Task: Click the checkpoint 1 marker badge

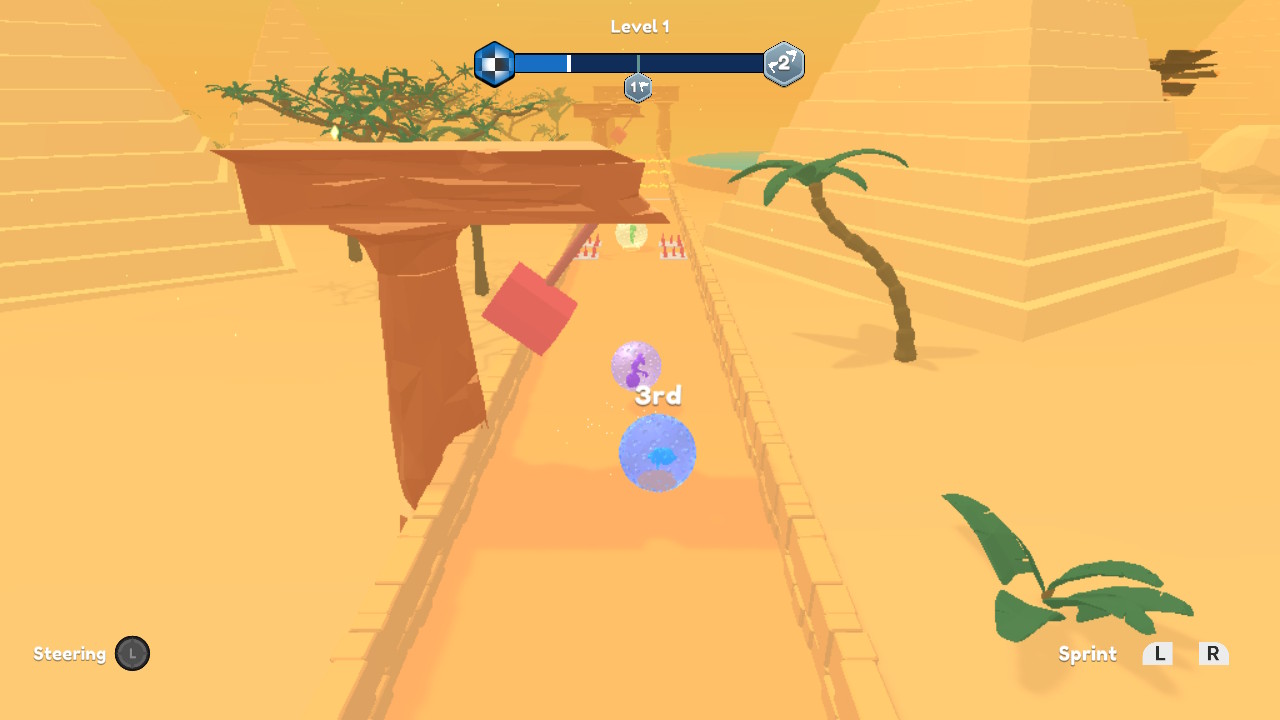Action: click(637, 88)
